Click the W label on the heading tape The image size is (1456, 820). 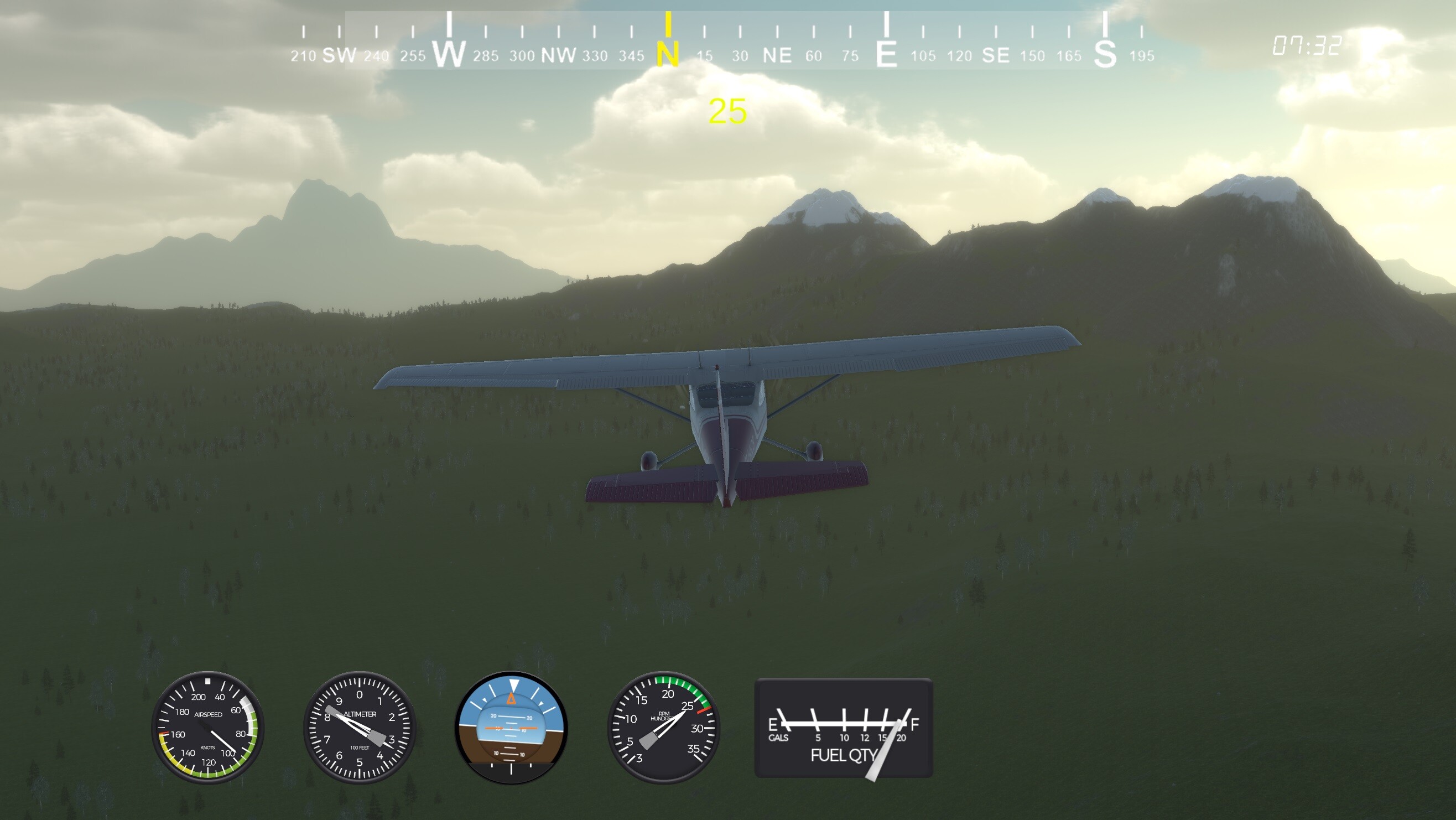point(450,53)
